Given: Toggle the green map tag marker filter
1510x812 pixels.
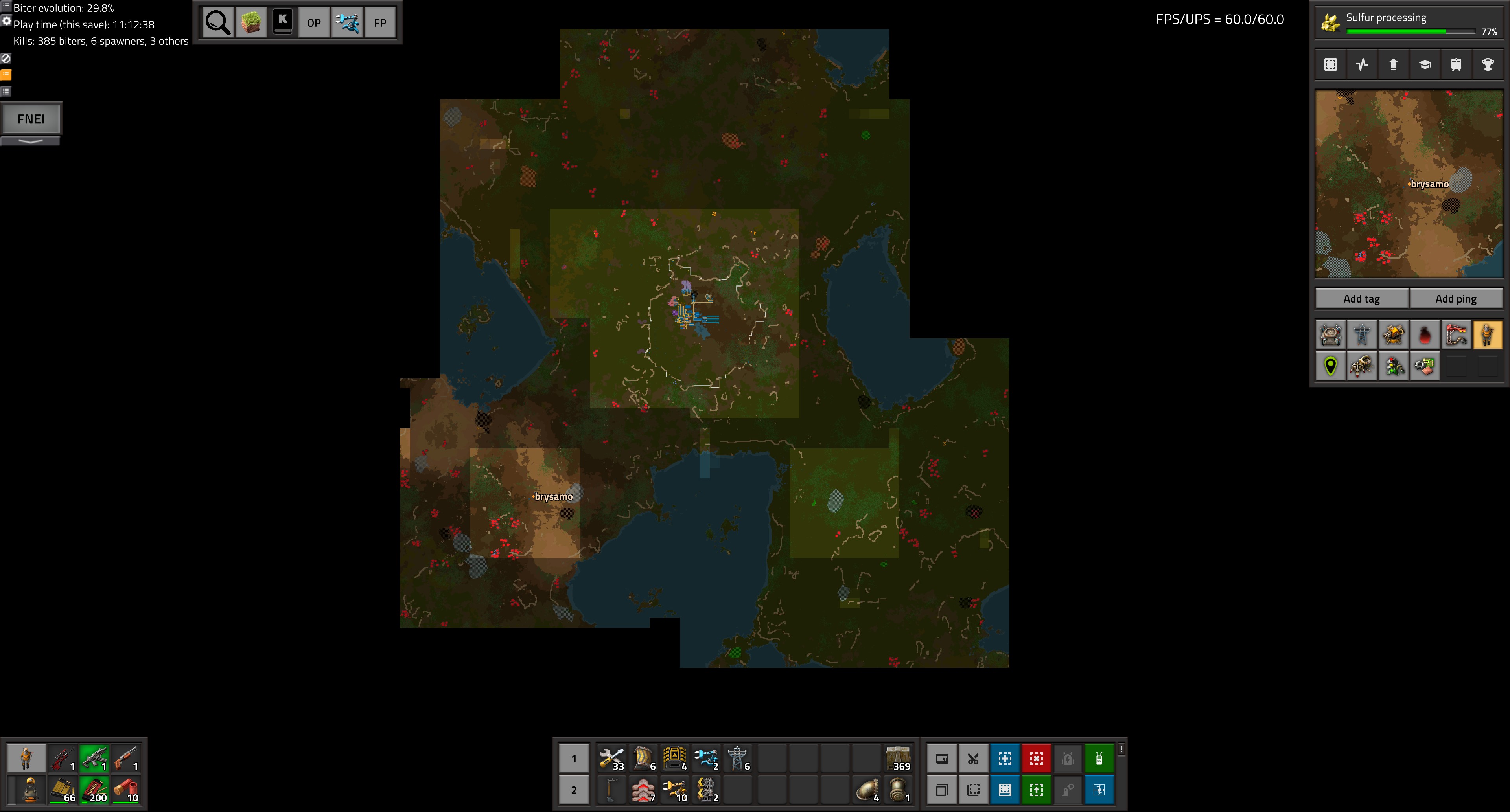Looking at the screenshot, I should [x=1331, y=366].
